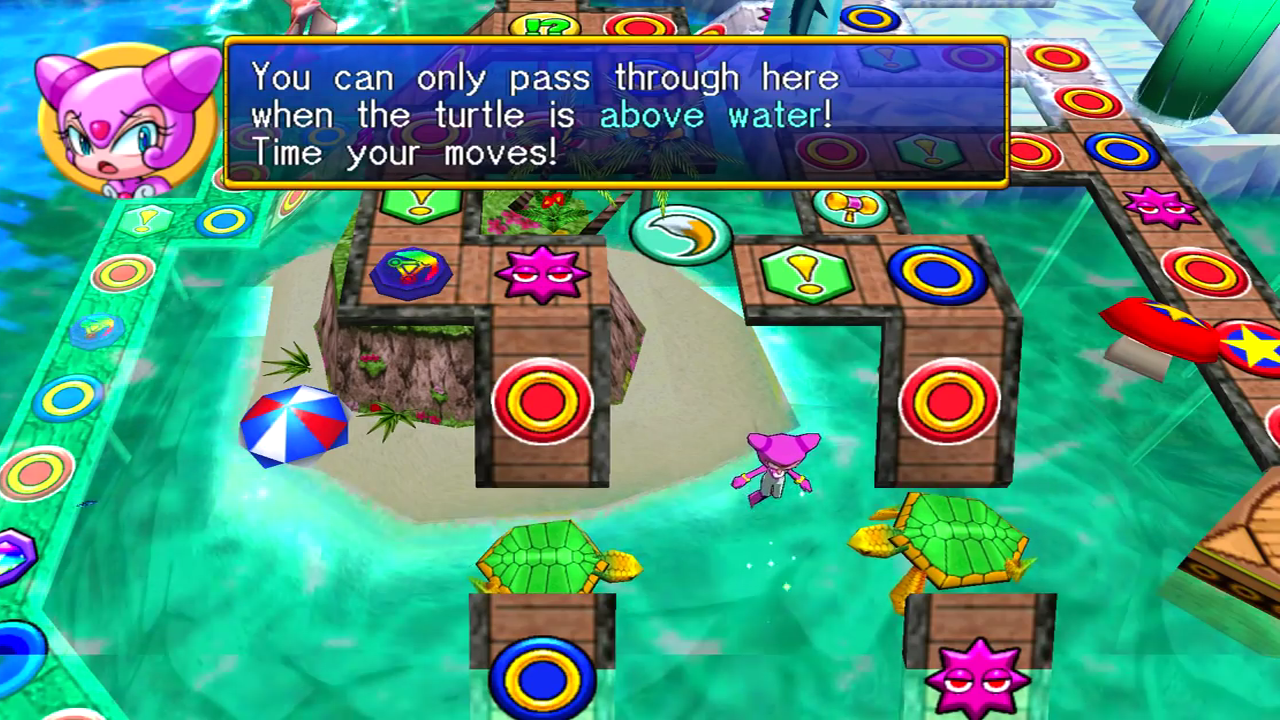Advance the turtle hint dialogue box
Viewport: 1280px width, 720px height.
615,112
